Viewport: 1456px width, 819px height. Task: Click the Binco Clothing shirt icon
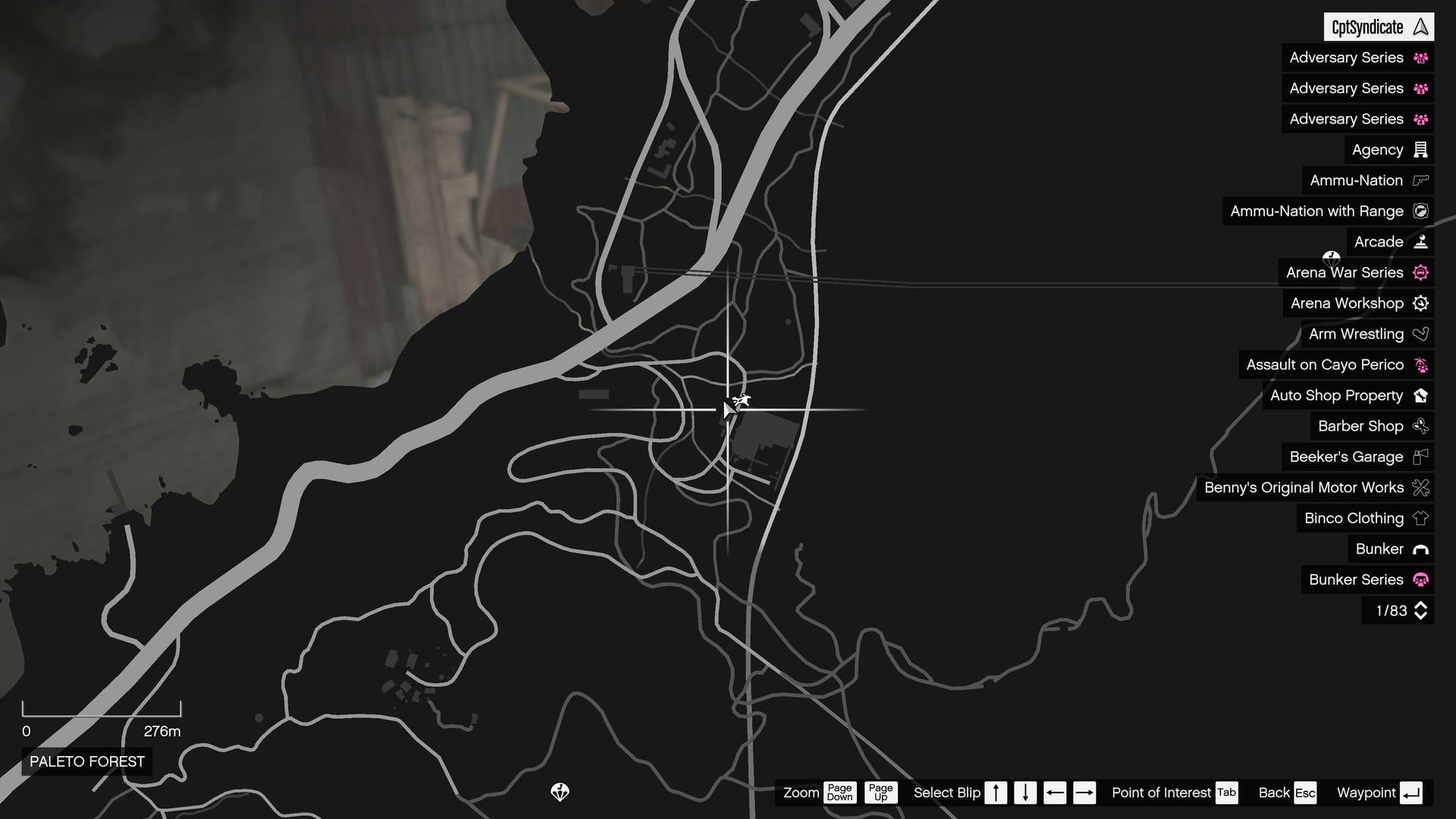[1420, 518]
